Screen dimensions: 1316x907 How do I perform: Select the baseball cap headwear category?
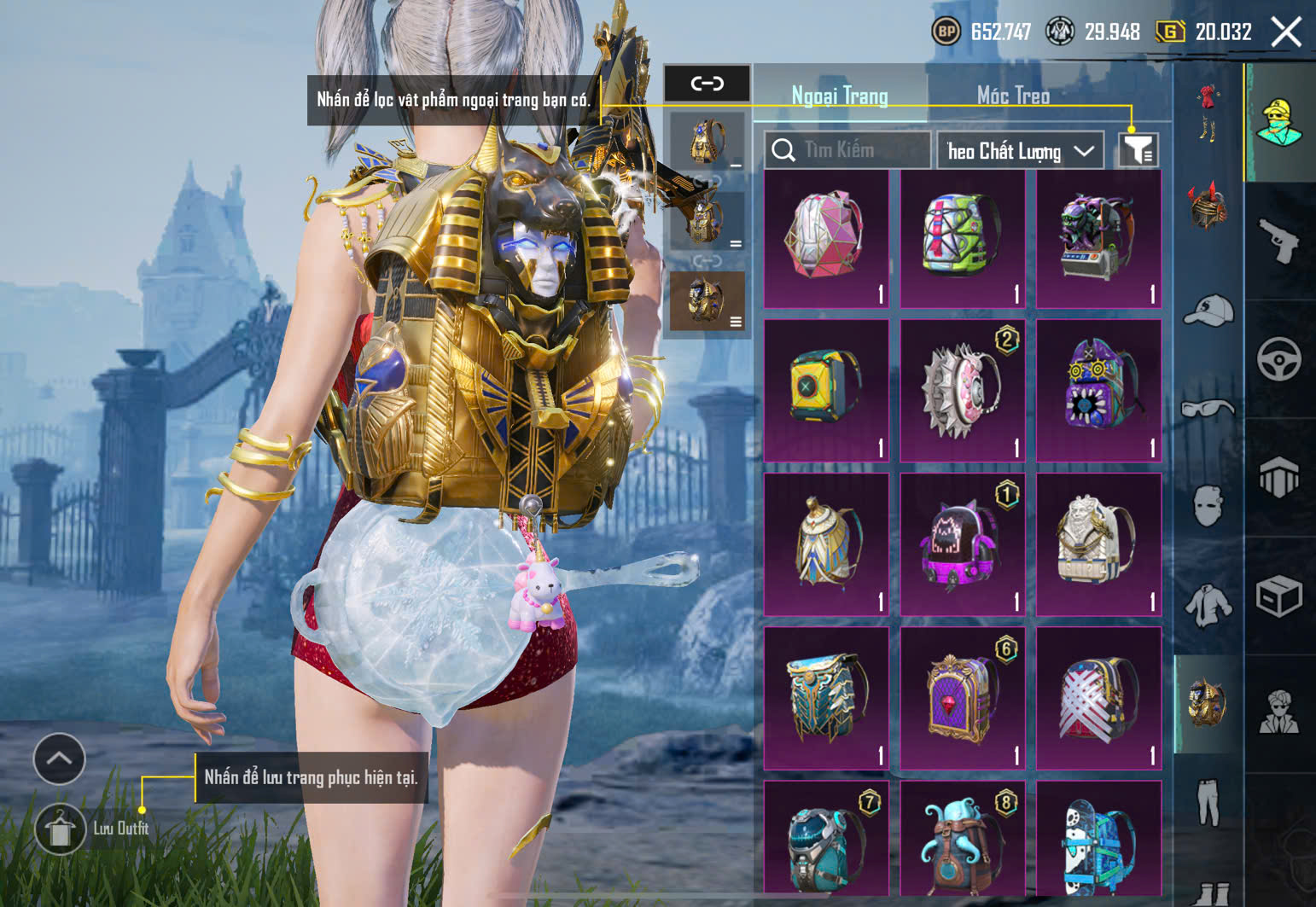pos(1208,311)
